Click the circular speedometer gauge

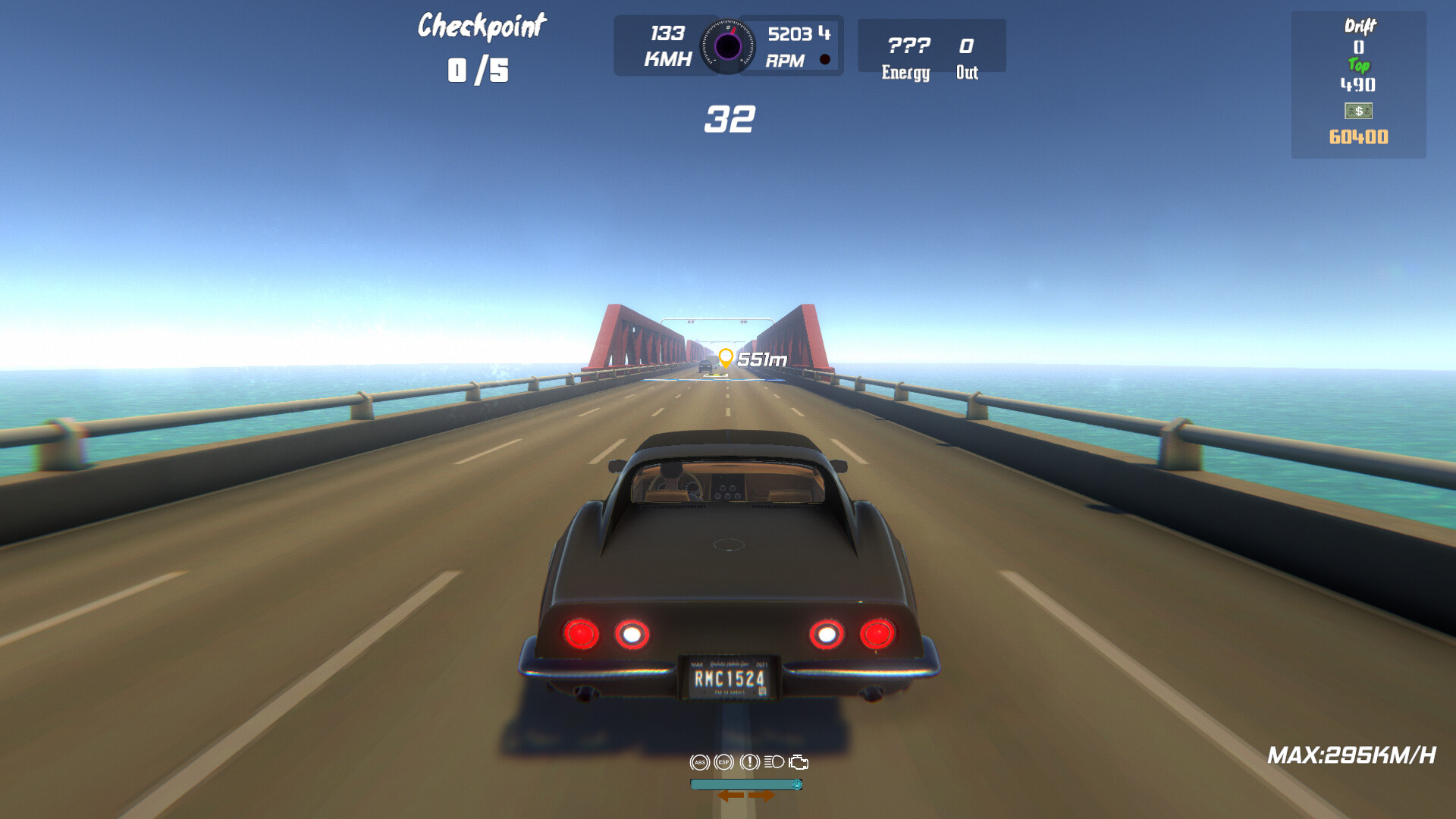point(729,46)
